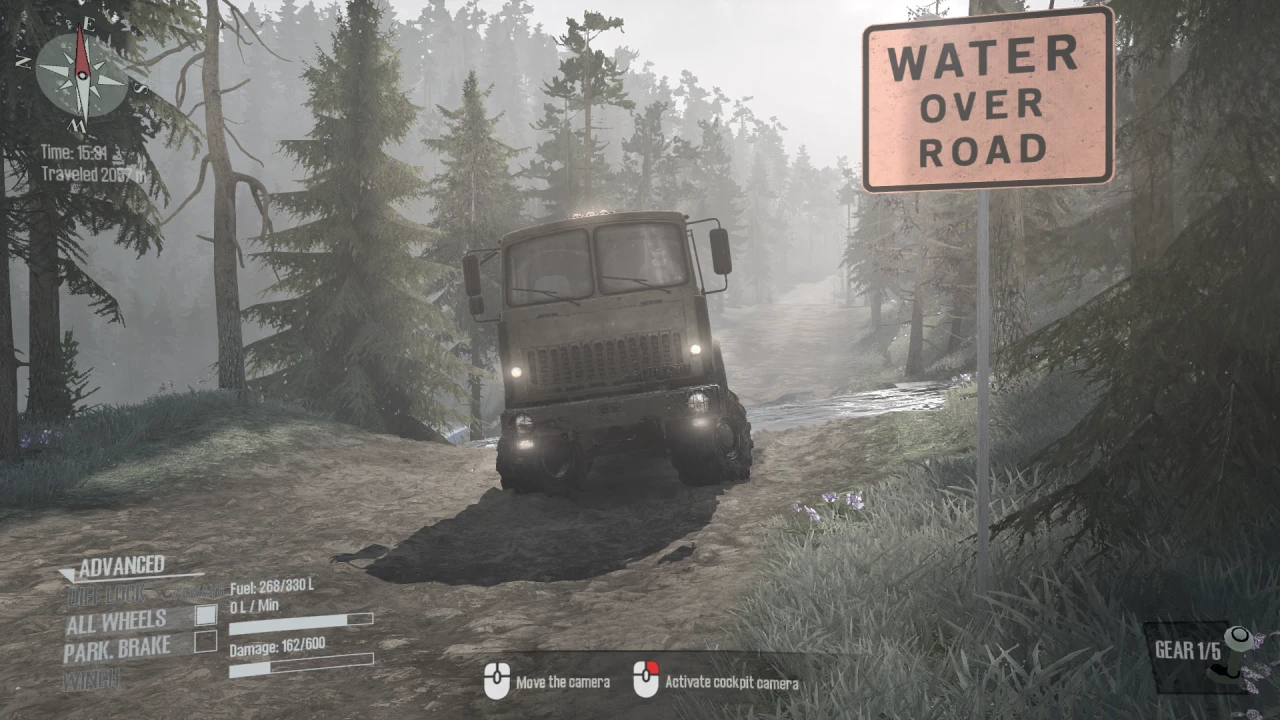1280x720 pixels.
Task: Toggle the DIFF LOCK setting
Action: (x=108, y=592)
